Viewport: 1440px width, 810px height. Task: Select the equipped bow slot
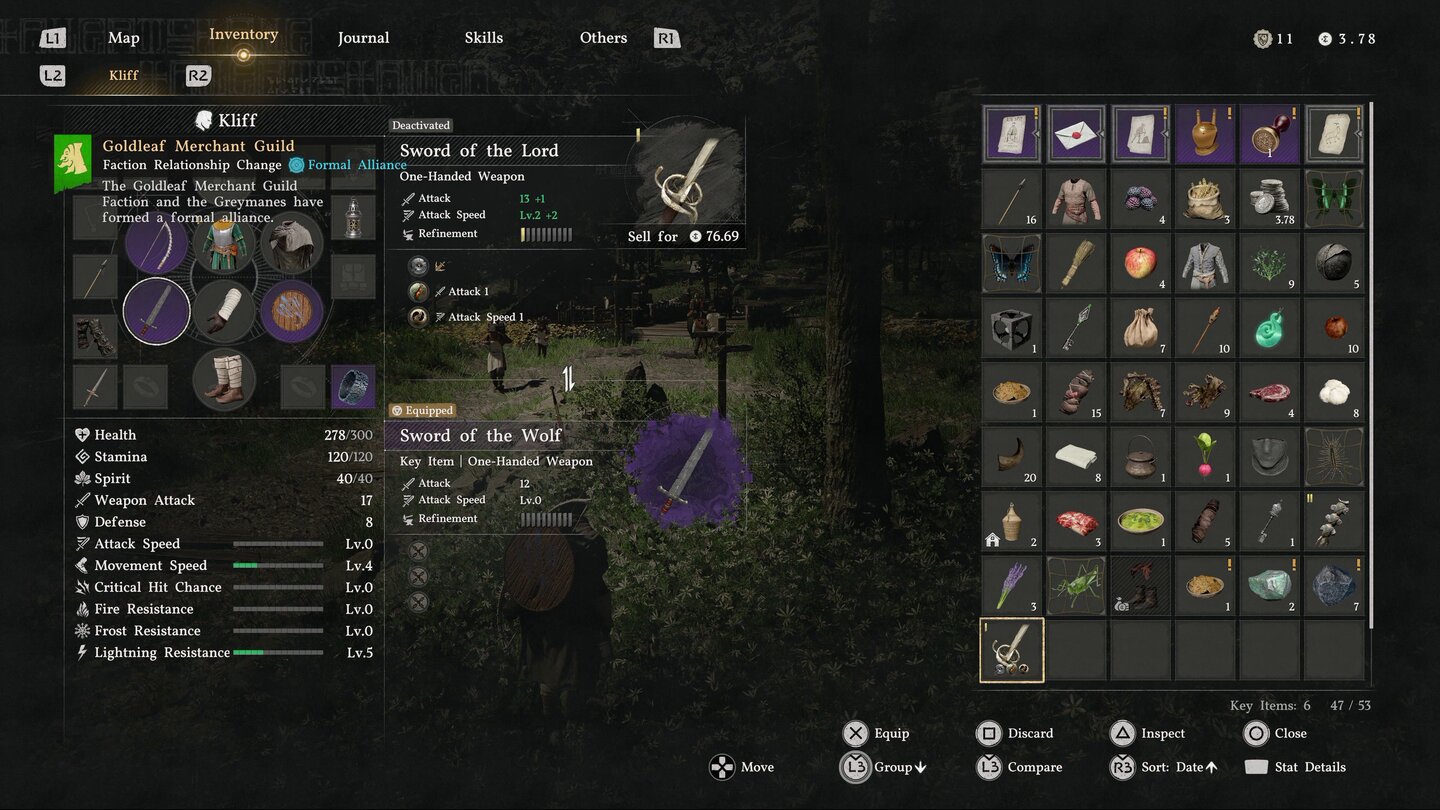pos(156,245)
